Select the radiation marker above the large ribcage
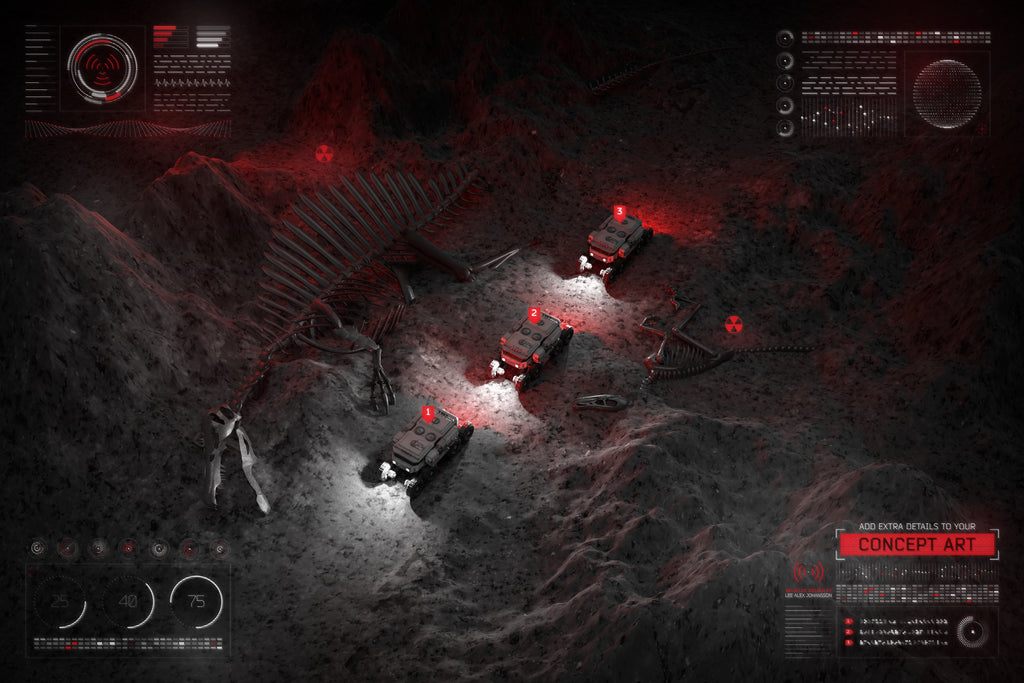Viewport: 1024px width, 683px height. point(323,153)
